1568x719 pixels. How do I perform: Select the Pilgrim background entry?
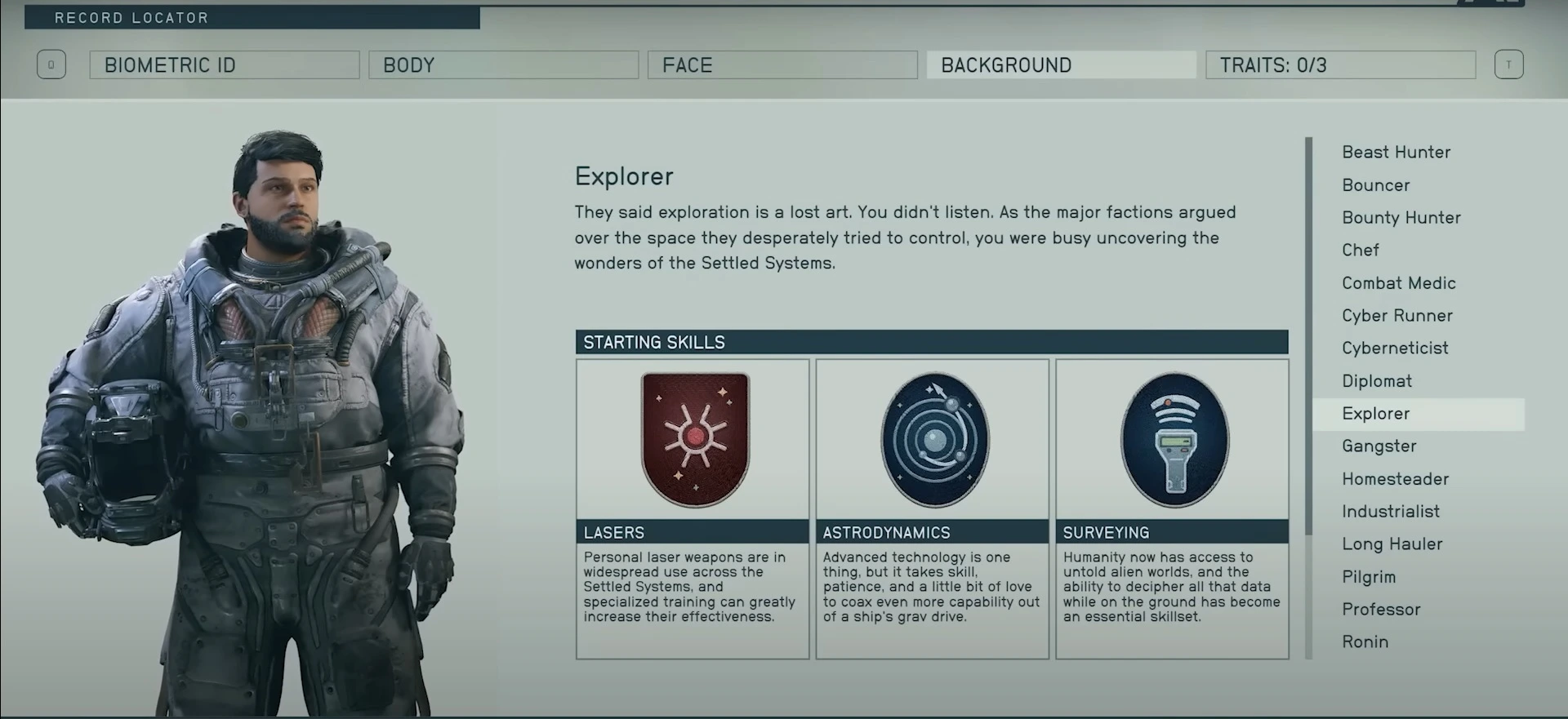[x=1369, y=576]
